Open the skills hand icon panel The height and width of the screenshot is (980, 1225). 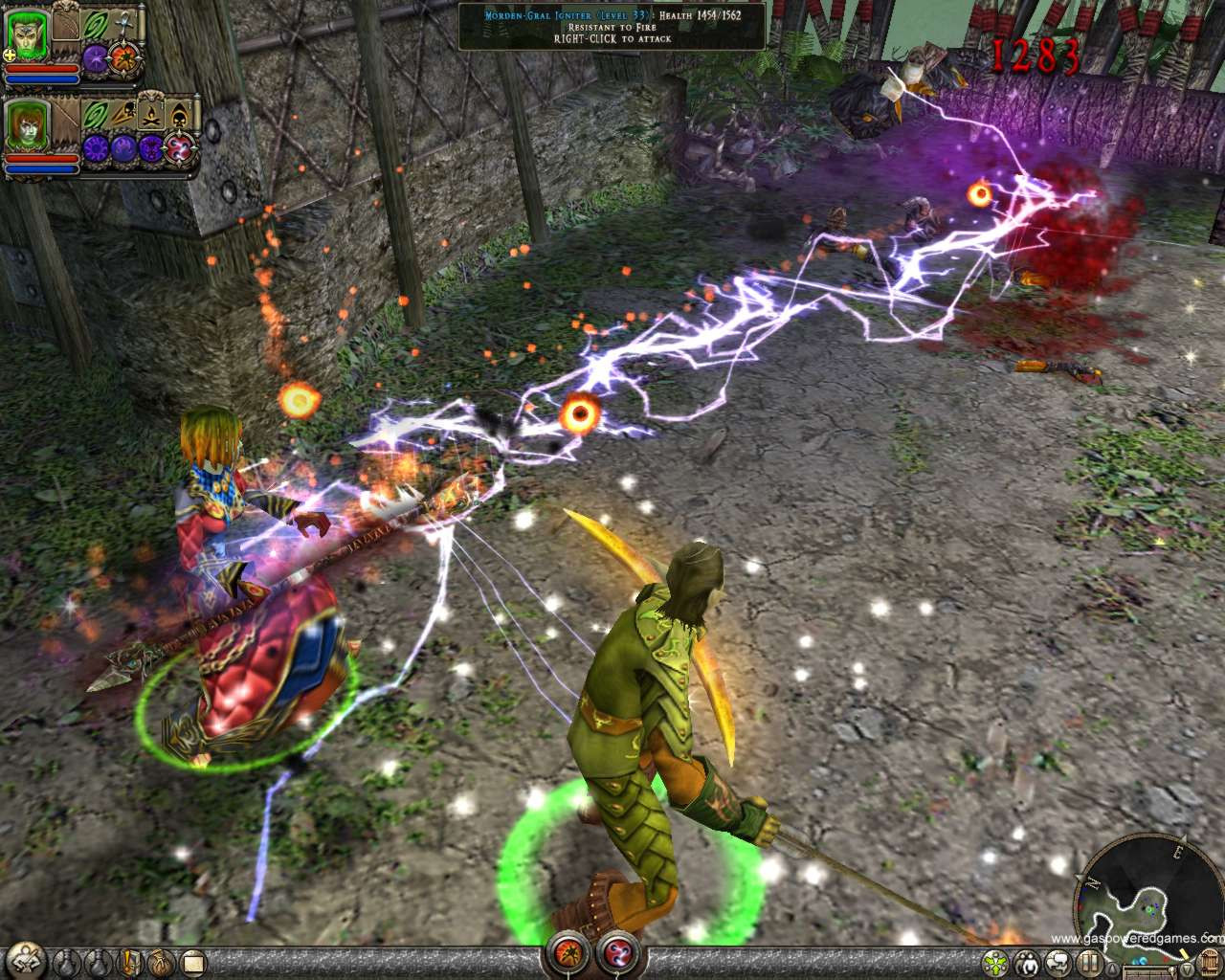(x=159, y=963)
